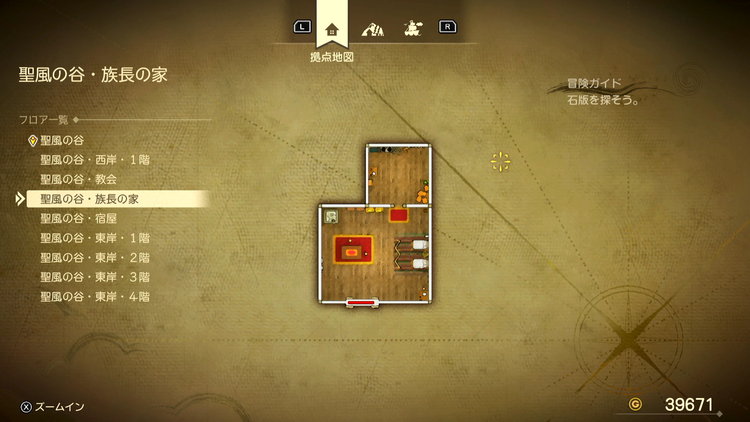The image size is (750, 422).
Task: Select 聖風の谷 in the floor list
Action: [62, 141]
